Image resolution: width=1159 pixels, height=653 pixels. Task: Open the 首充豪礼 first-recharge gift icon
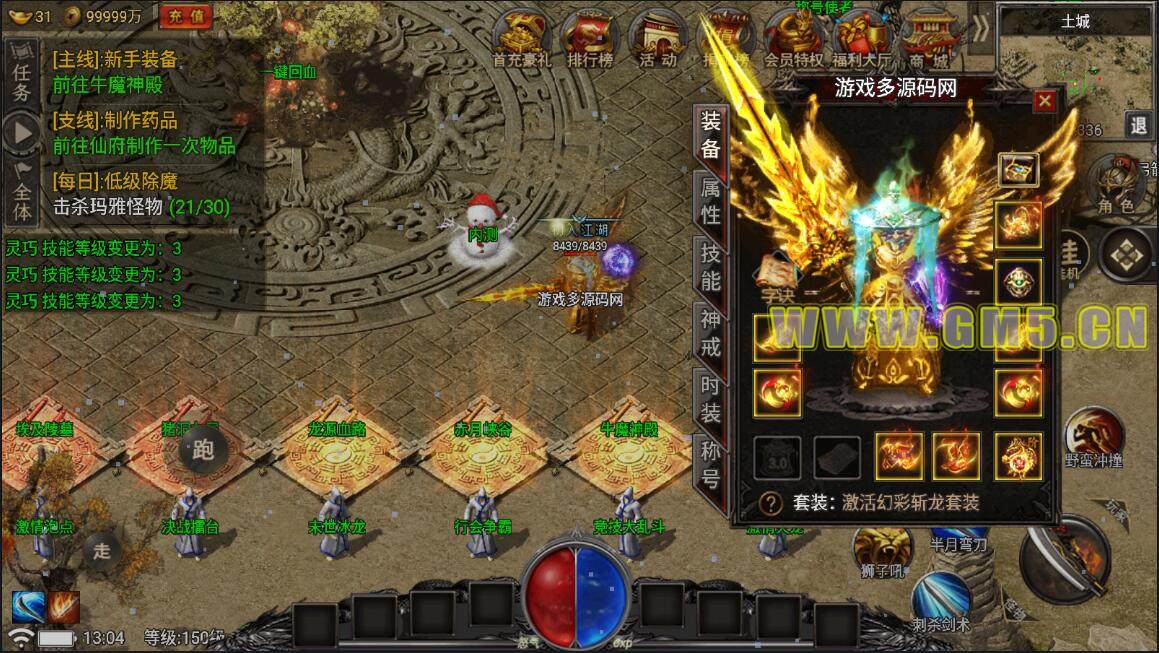pos(522,40)
